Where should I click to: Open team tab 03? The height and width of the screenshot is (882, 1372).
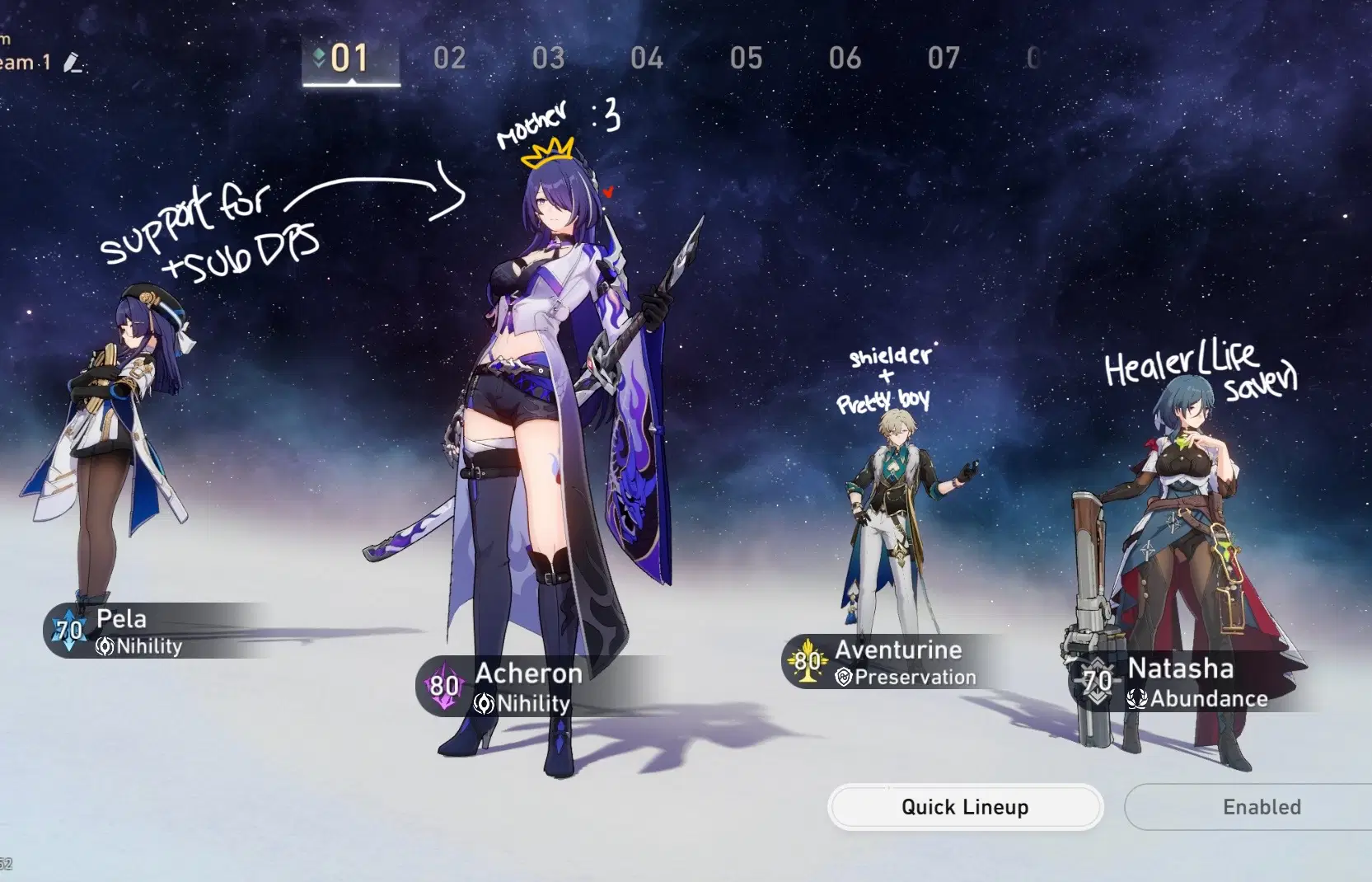[x=549, y=58]
